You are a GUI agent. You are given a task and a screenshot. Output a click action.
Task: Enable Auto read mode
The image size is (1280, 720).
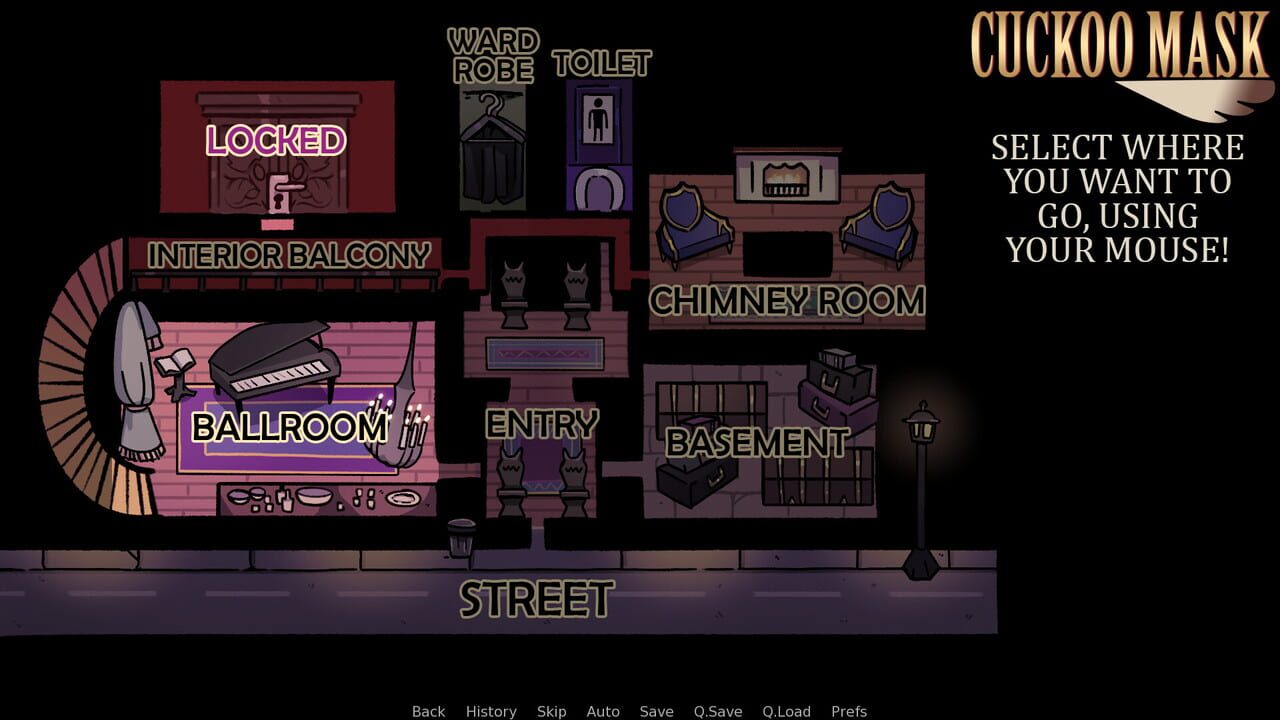tap(604, 711)
